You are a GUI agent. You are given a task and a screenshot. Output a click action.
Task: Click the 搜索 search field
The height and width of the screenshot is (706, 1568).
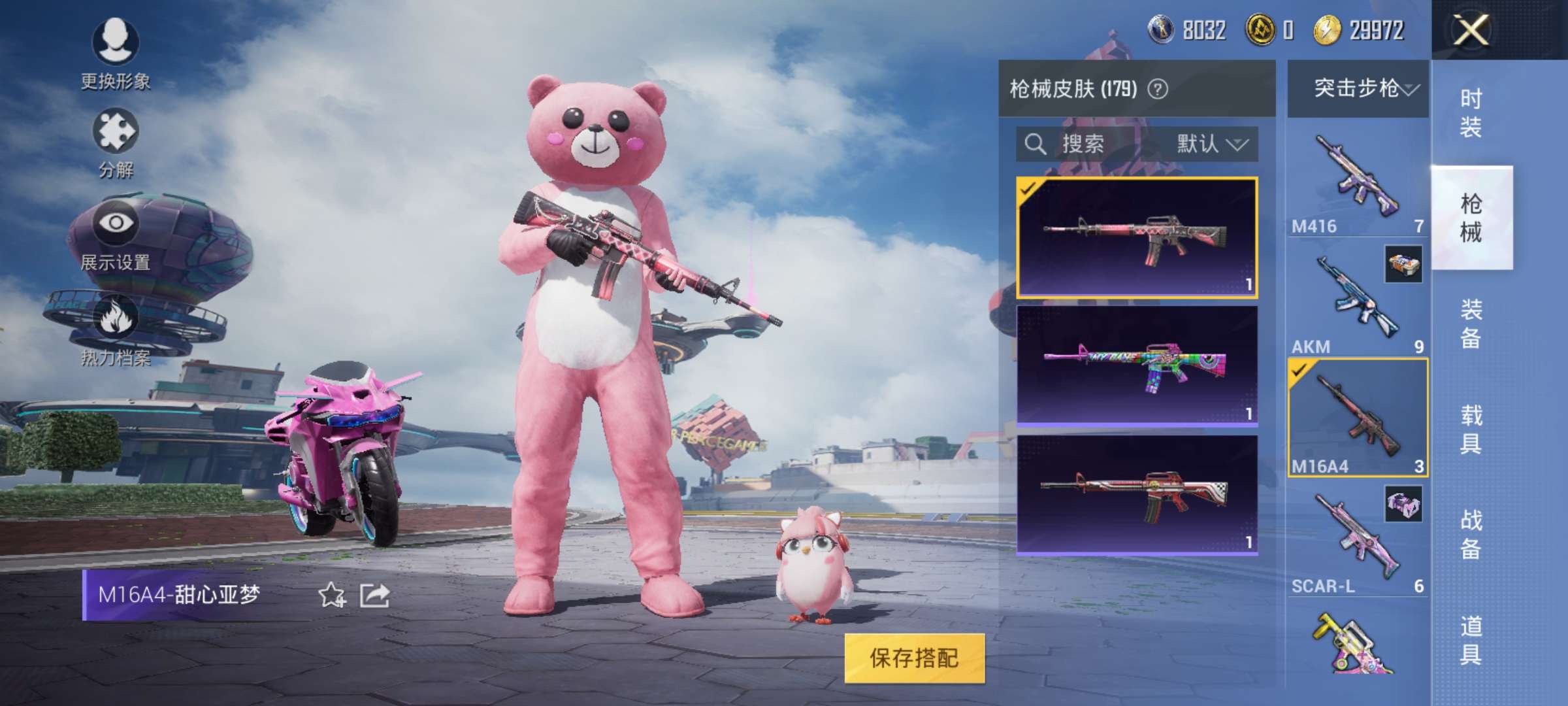point(1083,144)
